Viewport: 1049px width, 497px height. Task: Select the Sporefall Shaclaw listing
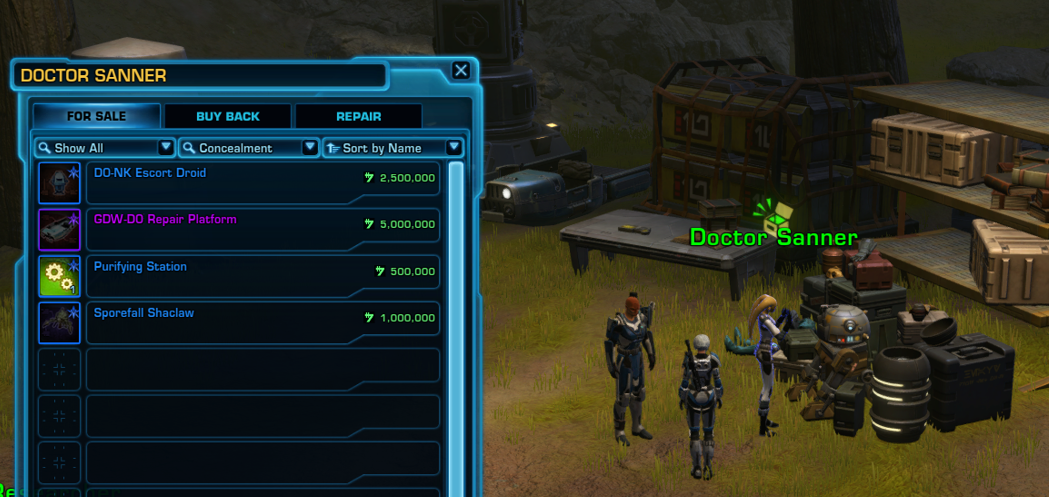pyautogui.click(x=263, y=323)
